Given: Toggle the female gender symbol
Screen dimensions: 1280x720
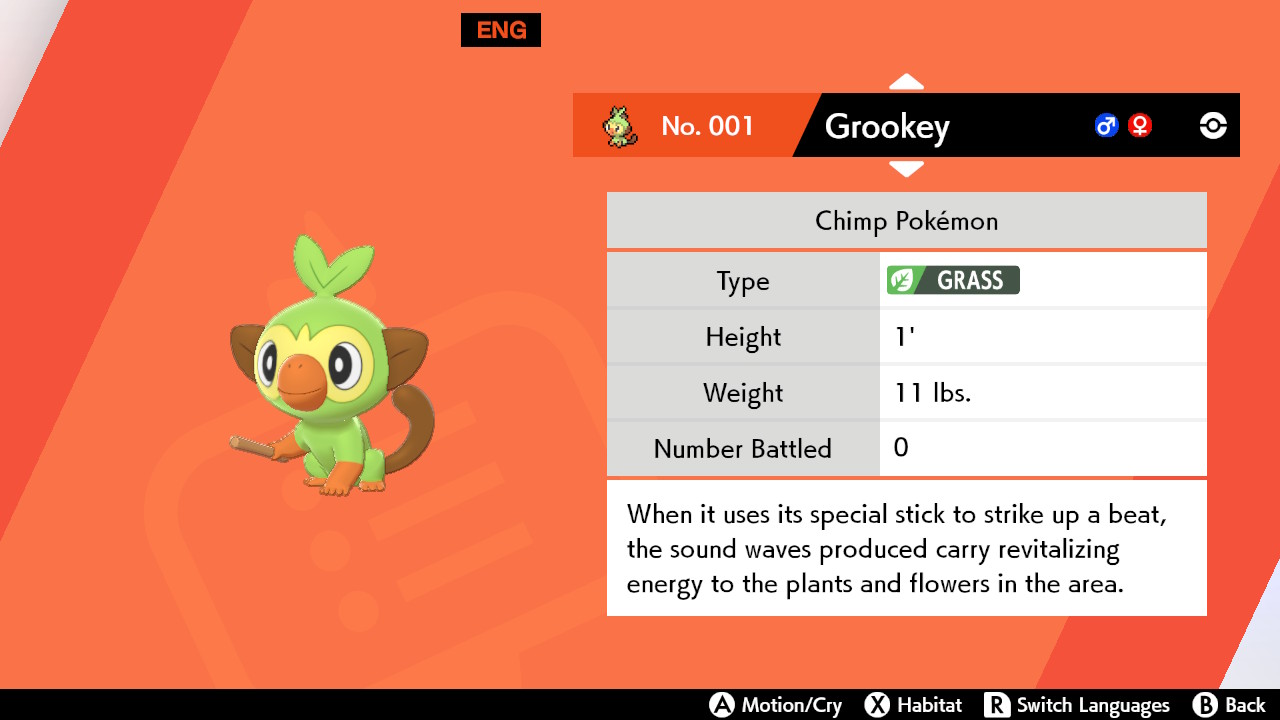Looking at the screenshot, I should [x=1140, y=125].
